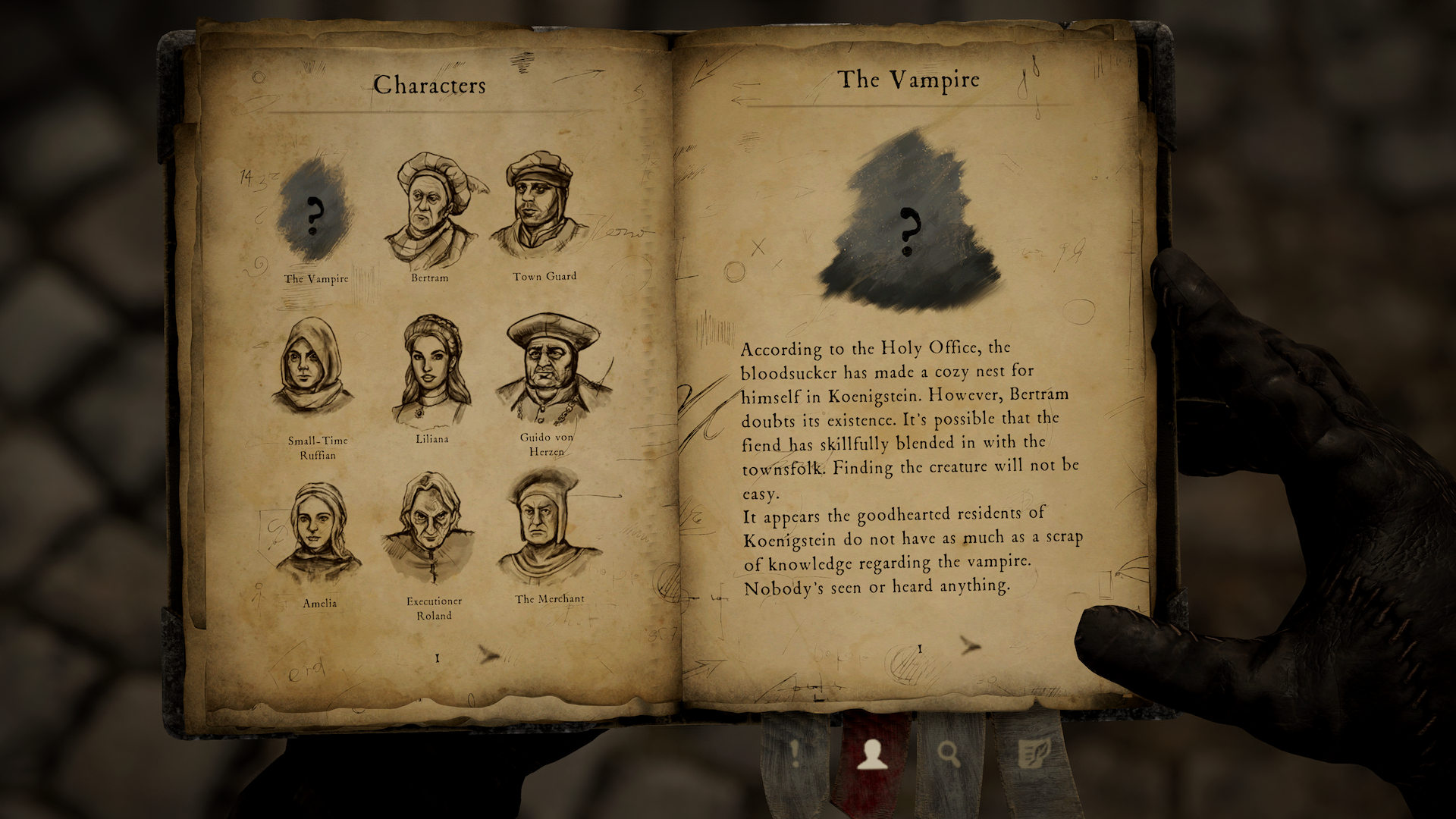Switch to the Characters page header
The width and height of the screenshot is (1456, 819).
(x=429, y=86)
